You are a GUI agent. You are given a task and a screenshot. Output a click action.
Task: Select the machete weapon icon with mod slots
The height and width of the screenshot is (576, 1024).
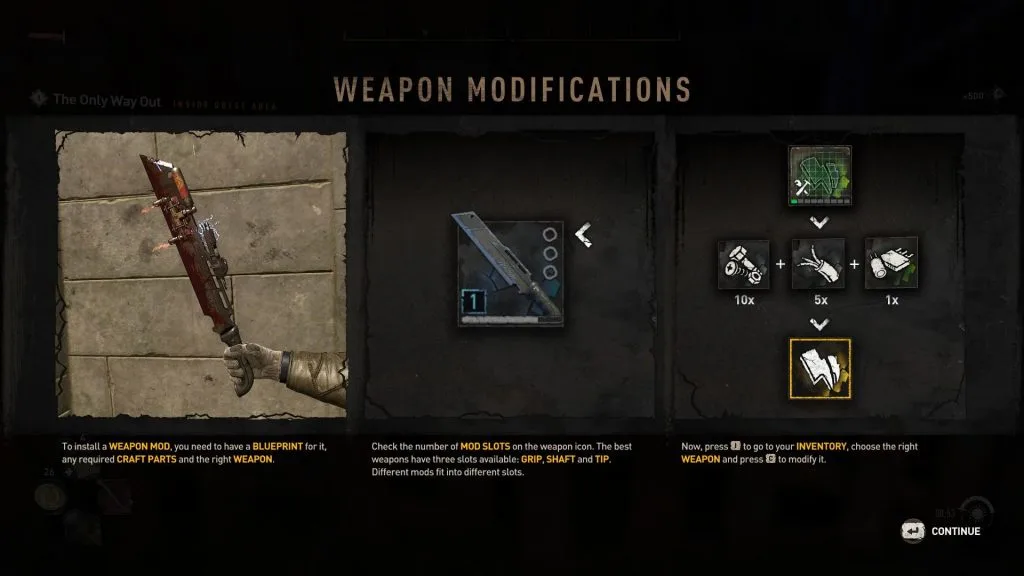point(510,273)
